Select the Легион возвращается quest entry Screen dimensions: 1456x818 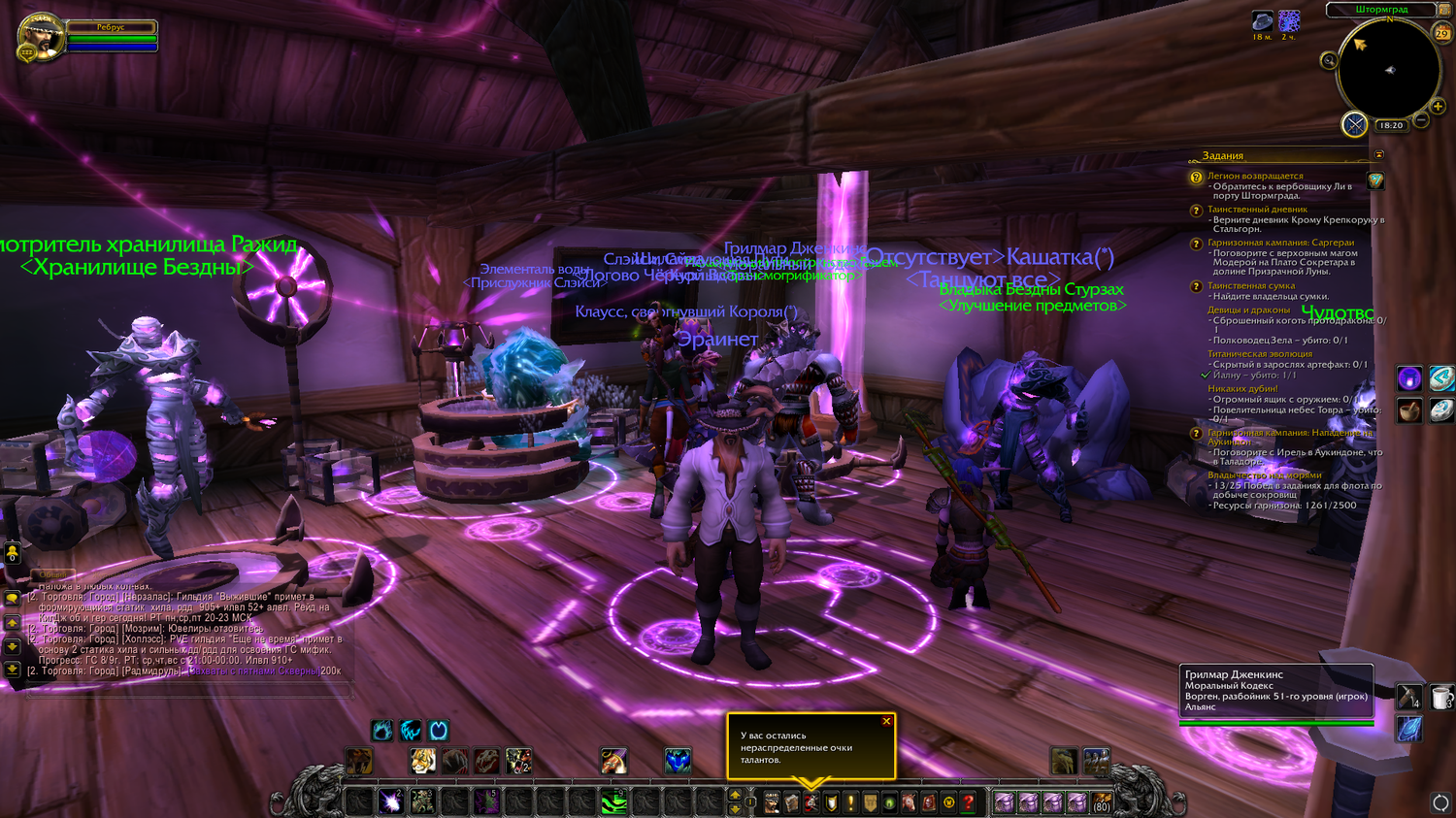[1255, 177]
